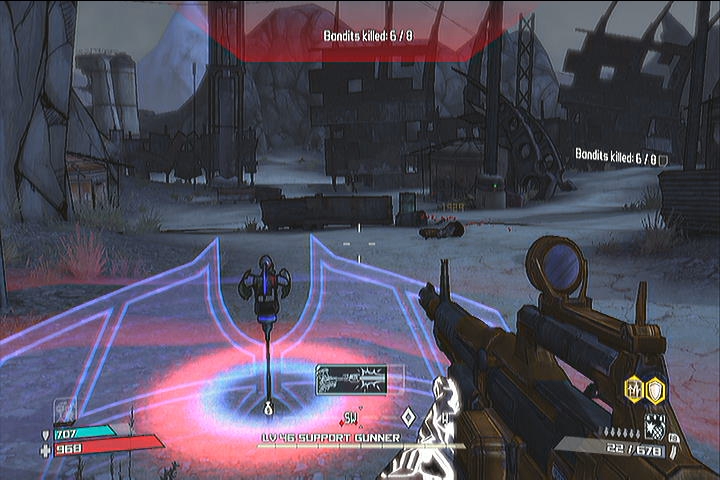The image size is (720, 480).
Task: Select the grenade icon above the ammo count
Action: 654,425
